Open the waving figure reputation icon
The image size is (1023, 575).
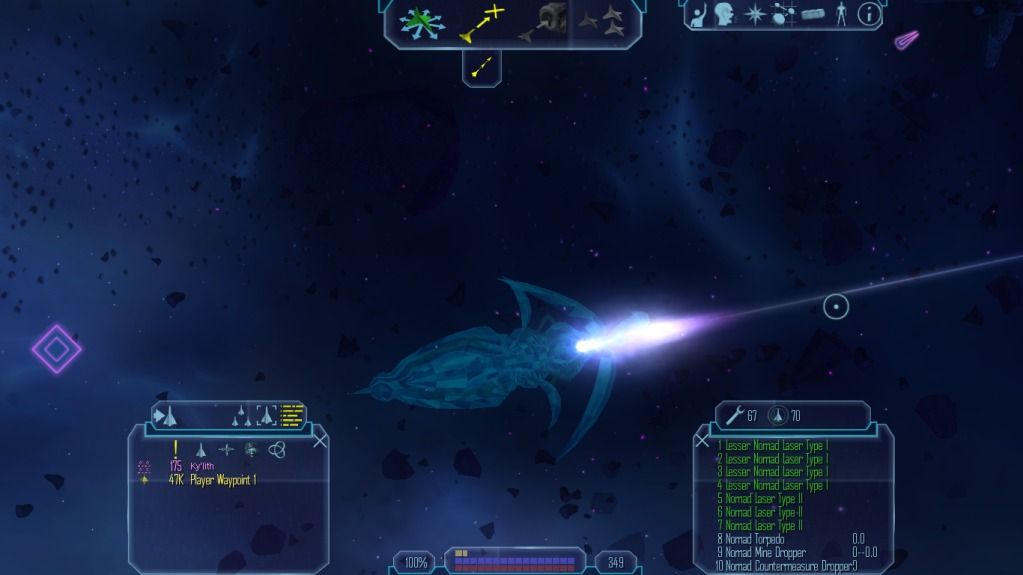click(697, 14)
